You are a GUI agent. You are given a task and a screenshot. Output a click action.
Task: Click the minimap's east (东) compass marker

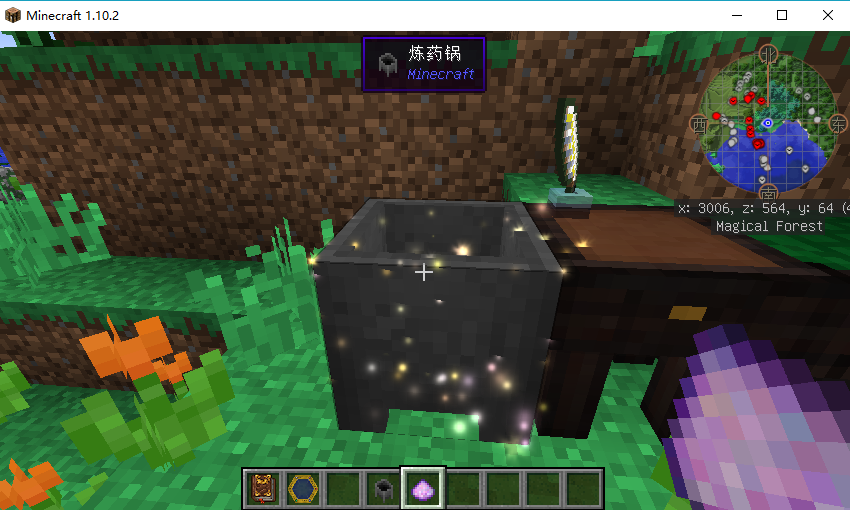click(x=838, y=123)
